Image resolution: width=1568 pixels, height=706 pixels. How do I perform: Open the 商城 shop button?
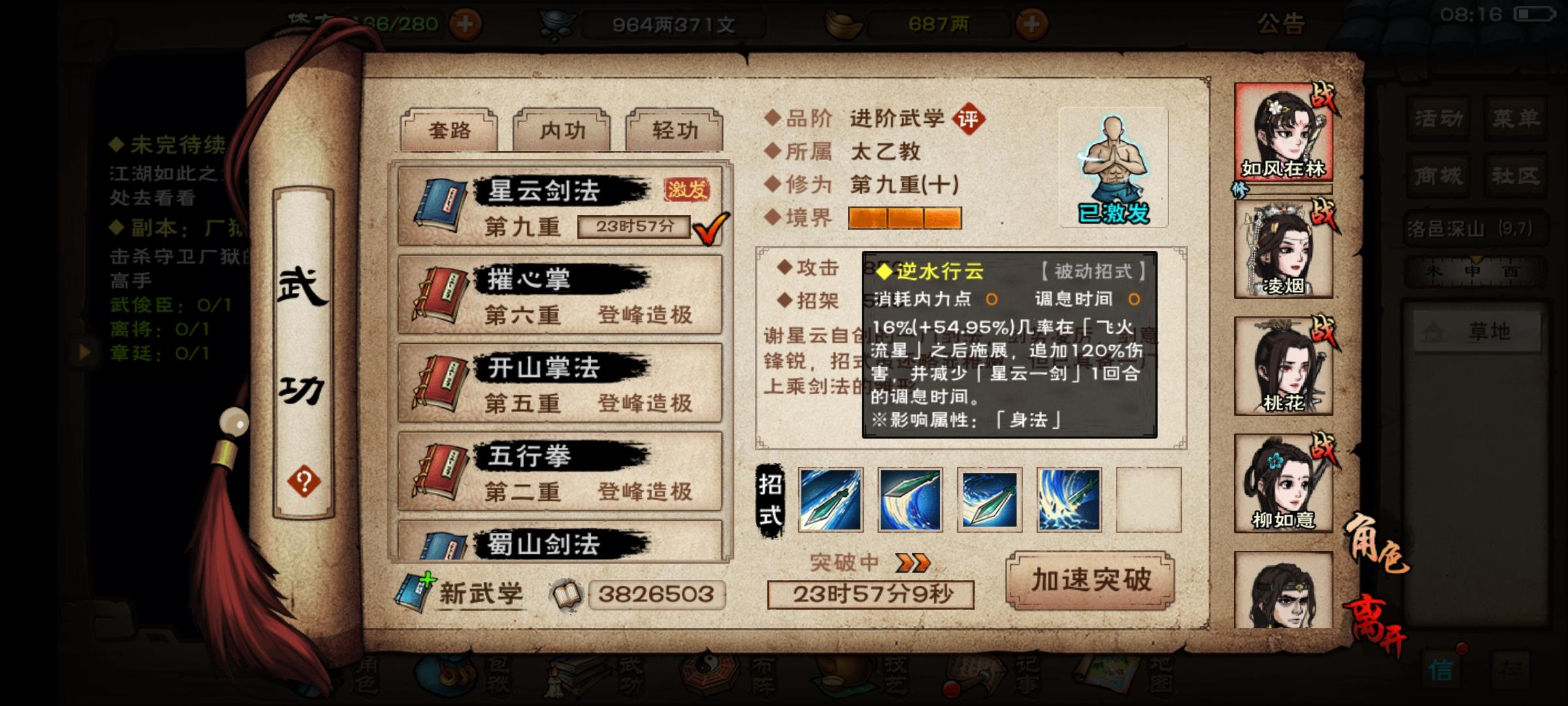(x=1437, y=175)
